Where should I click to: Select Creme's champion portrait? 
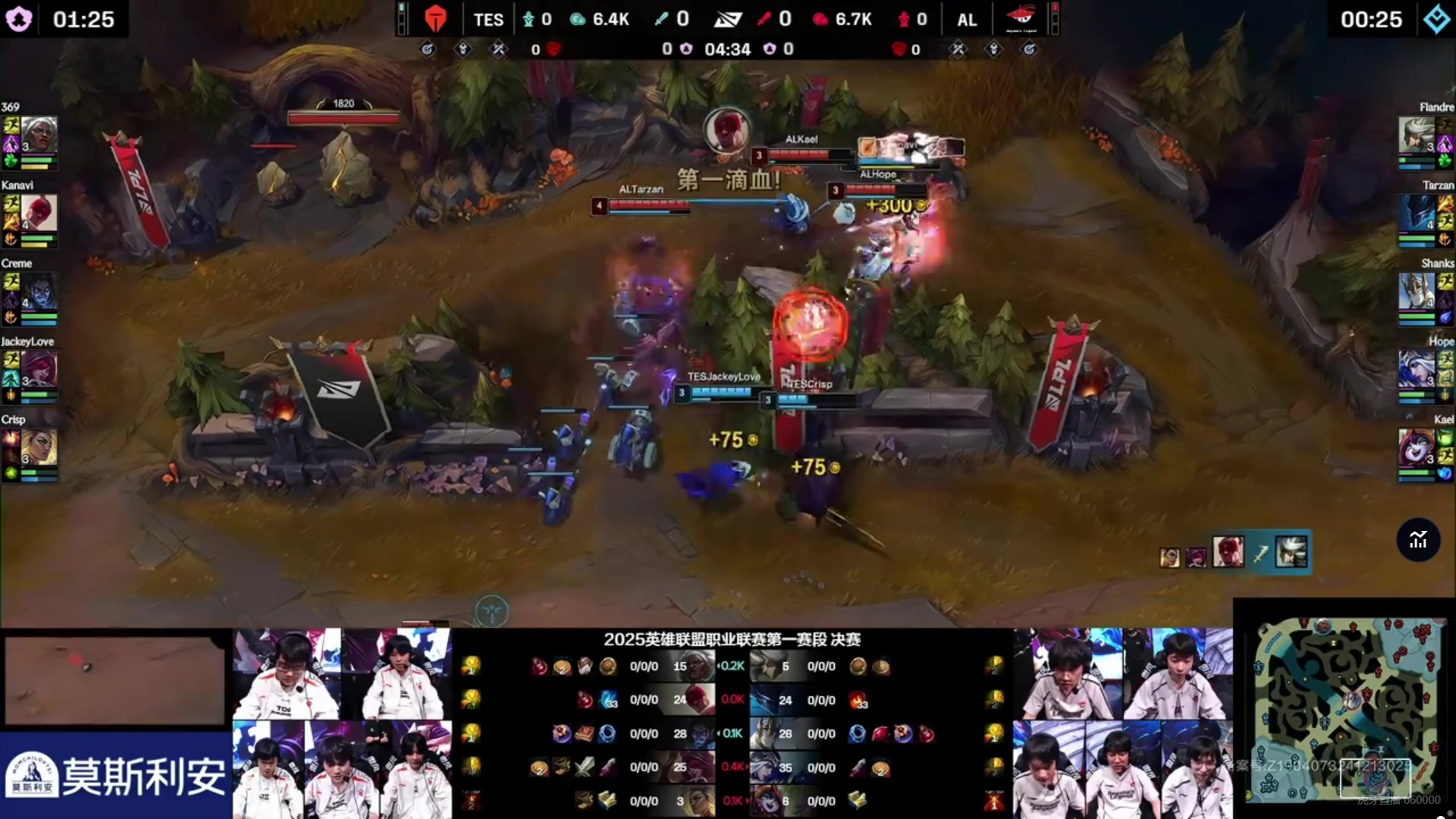39,291
